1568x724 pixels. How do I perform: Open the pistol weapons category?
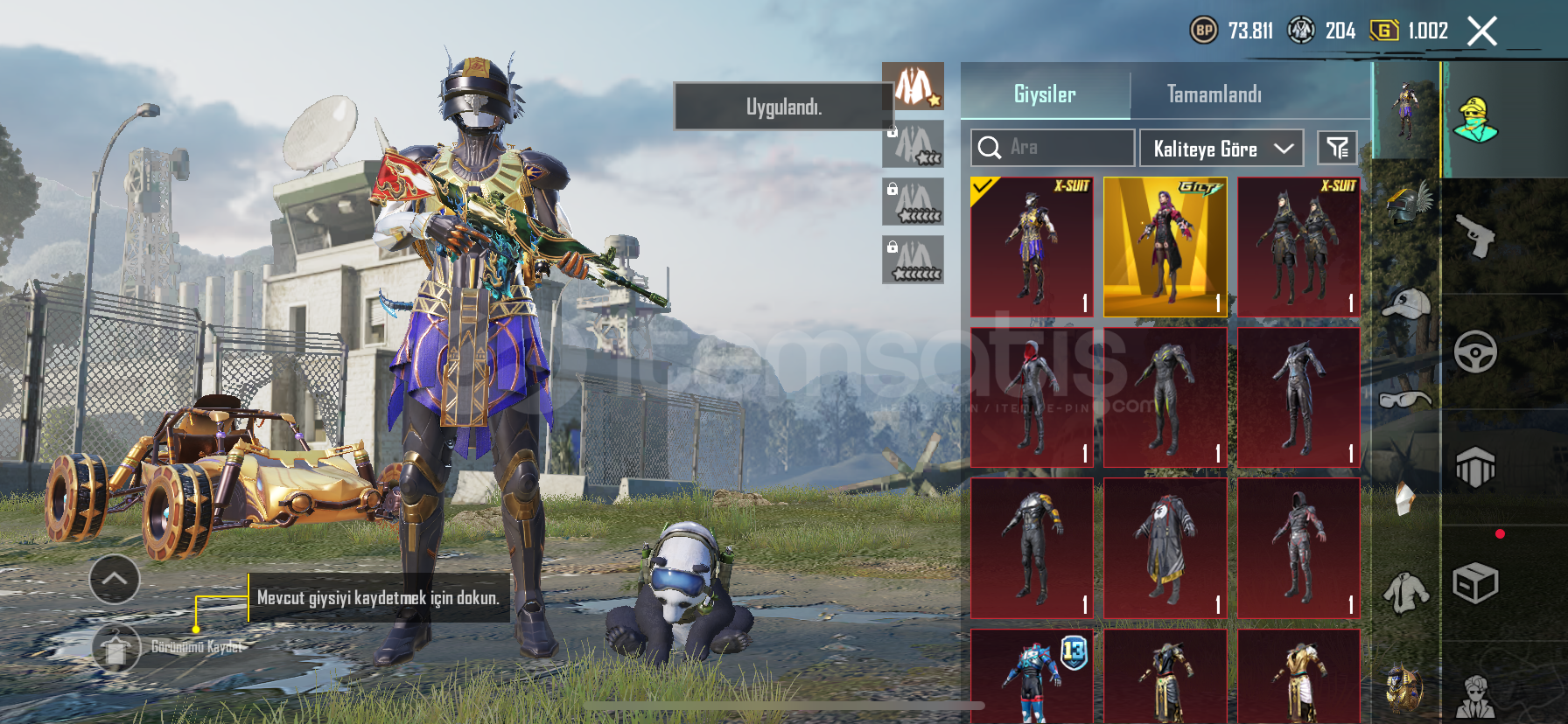(1476, 236)
